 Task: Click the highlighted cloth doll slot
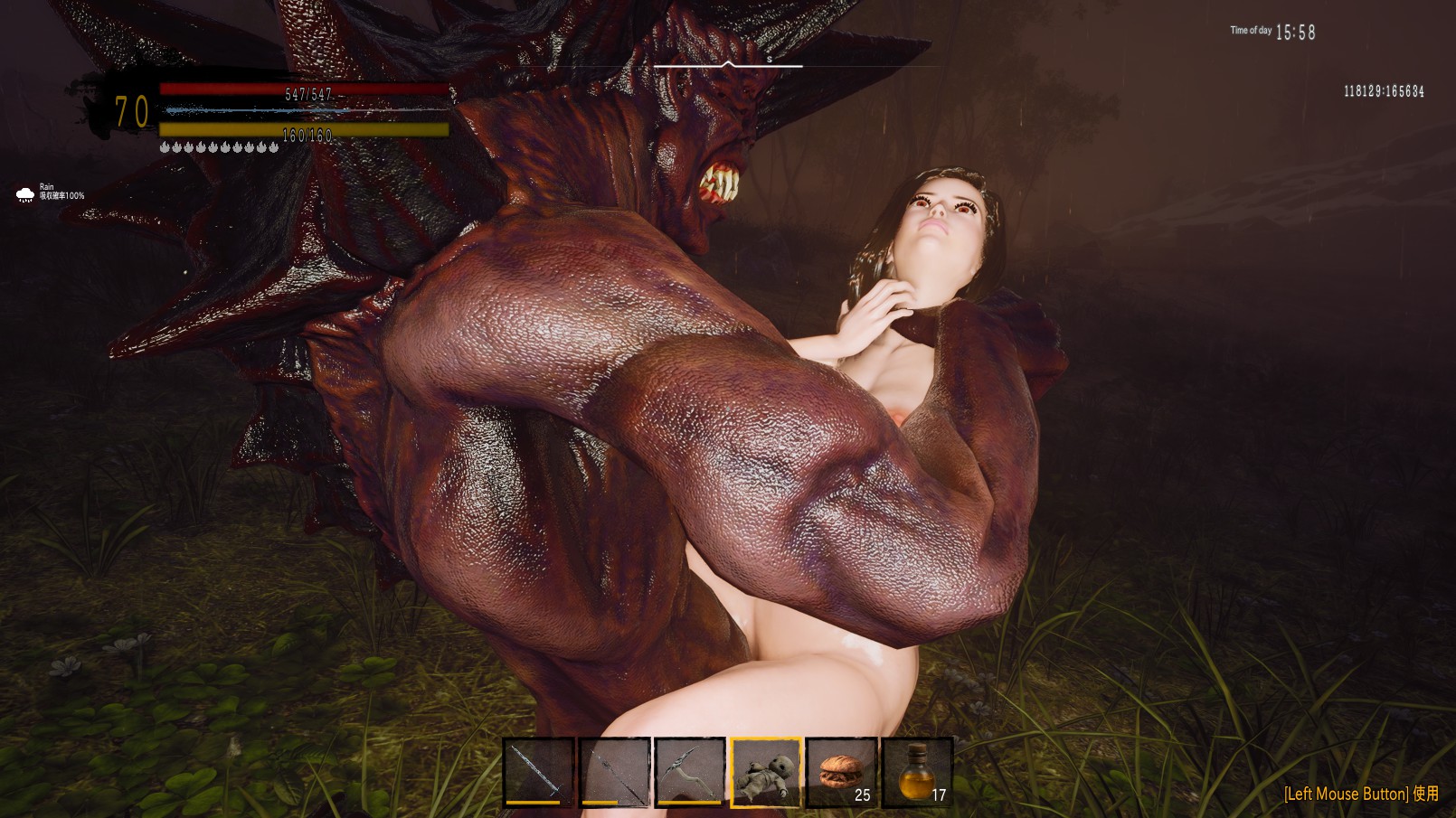pos(766,771)
